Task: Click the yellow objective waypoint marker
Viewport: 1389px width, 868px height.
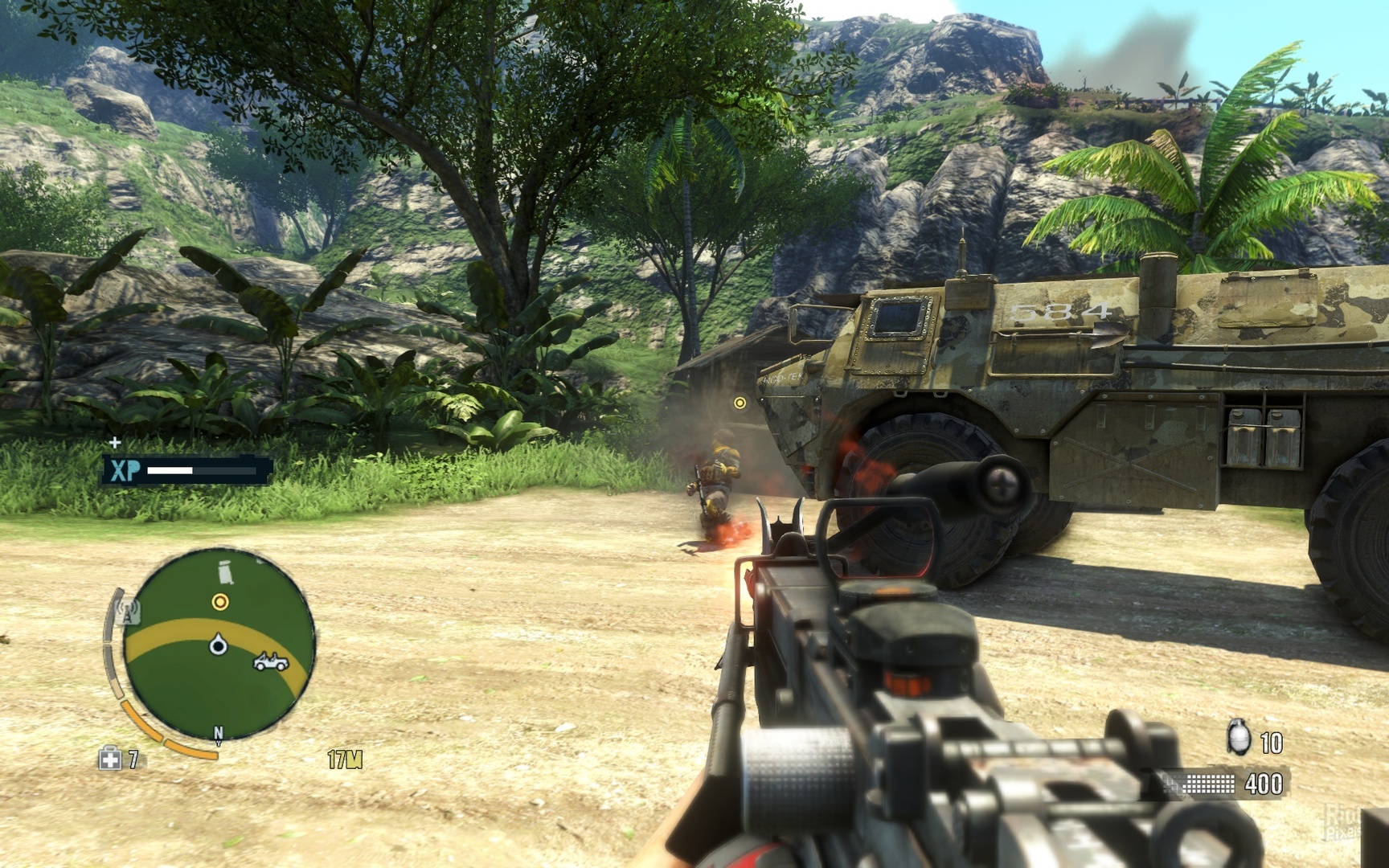Action: pyautogui.click(x=740, y=403)
